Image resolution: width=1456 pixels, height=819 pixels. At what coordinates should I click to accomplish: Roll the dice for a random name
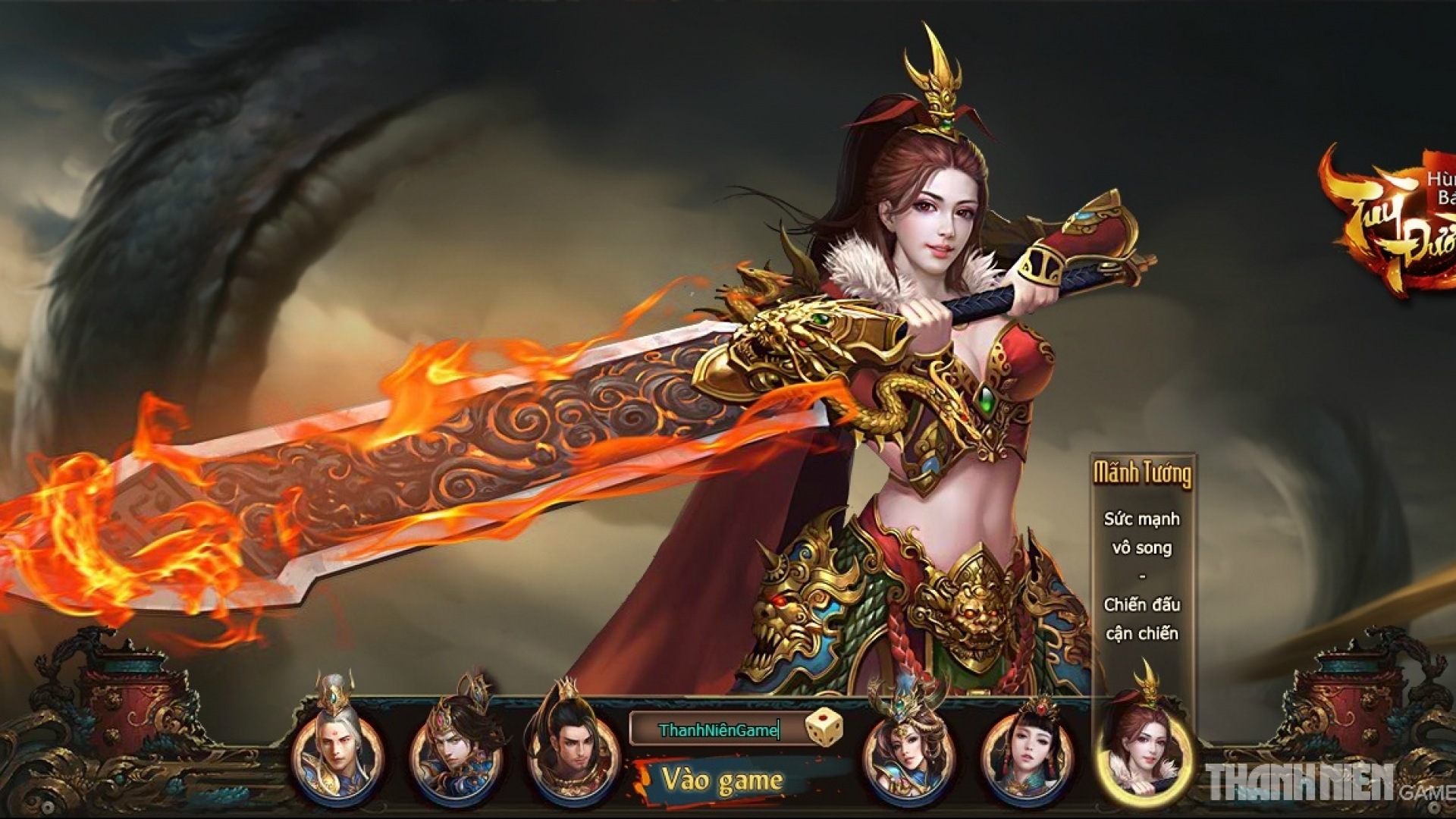coord(823,727)
